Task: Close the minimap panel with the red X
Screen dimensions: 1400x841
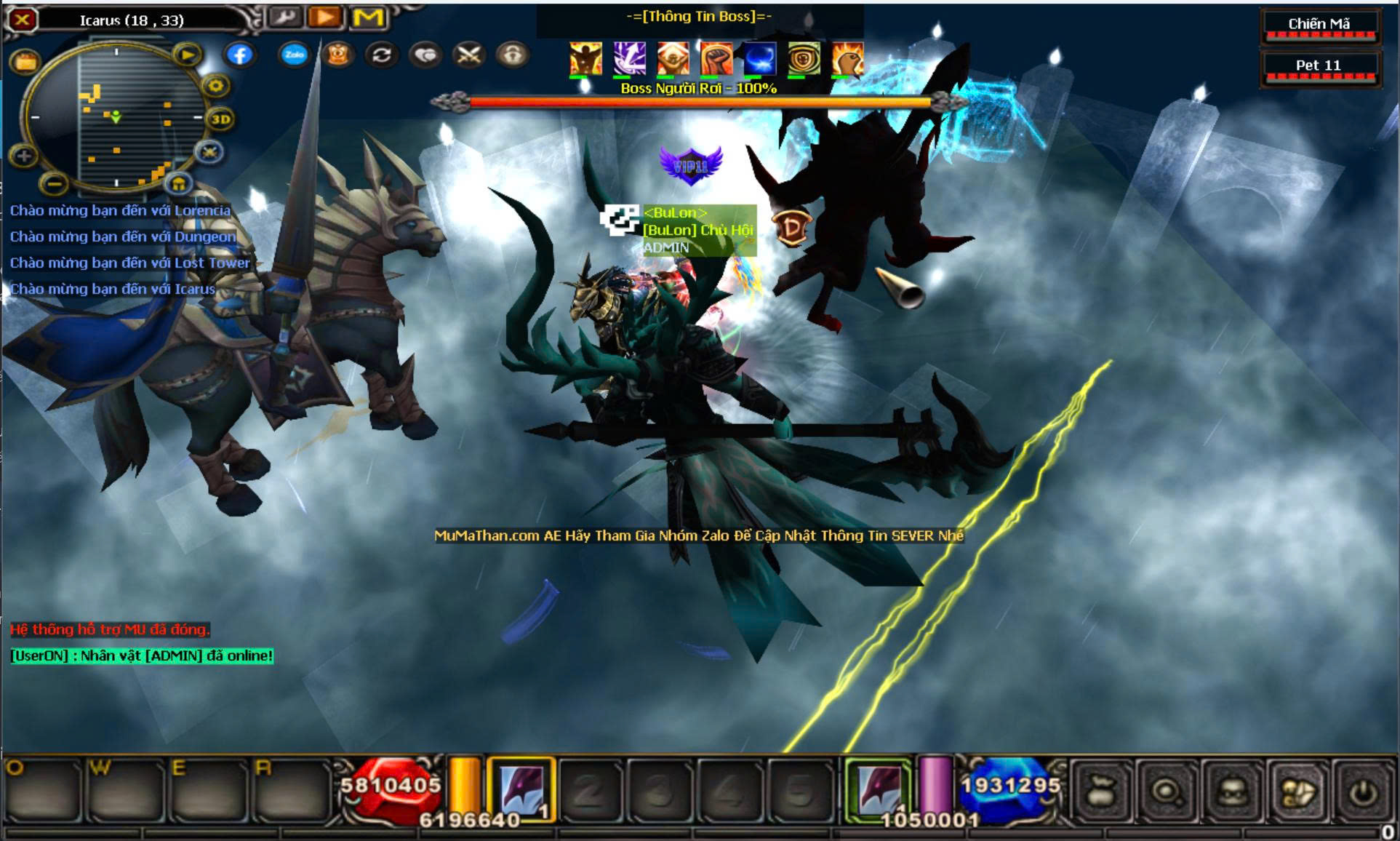Action: click(22, 20)
